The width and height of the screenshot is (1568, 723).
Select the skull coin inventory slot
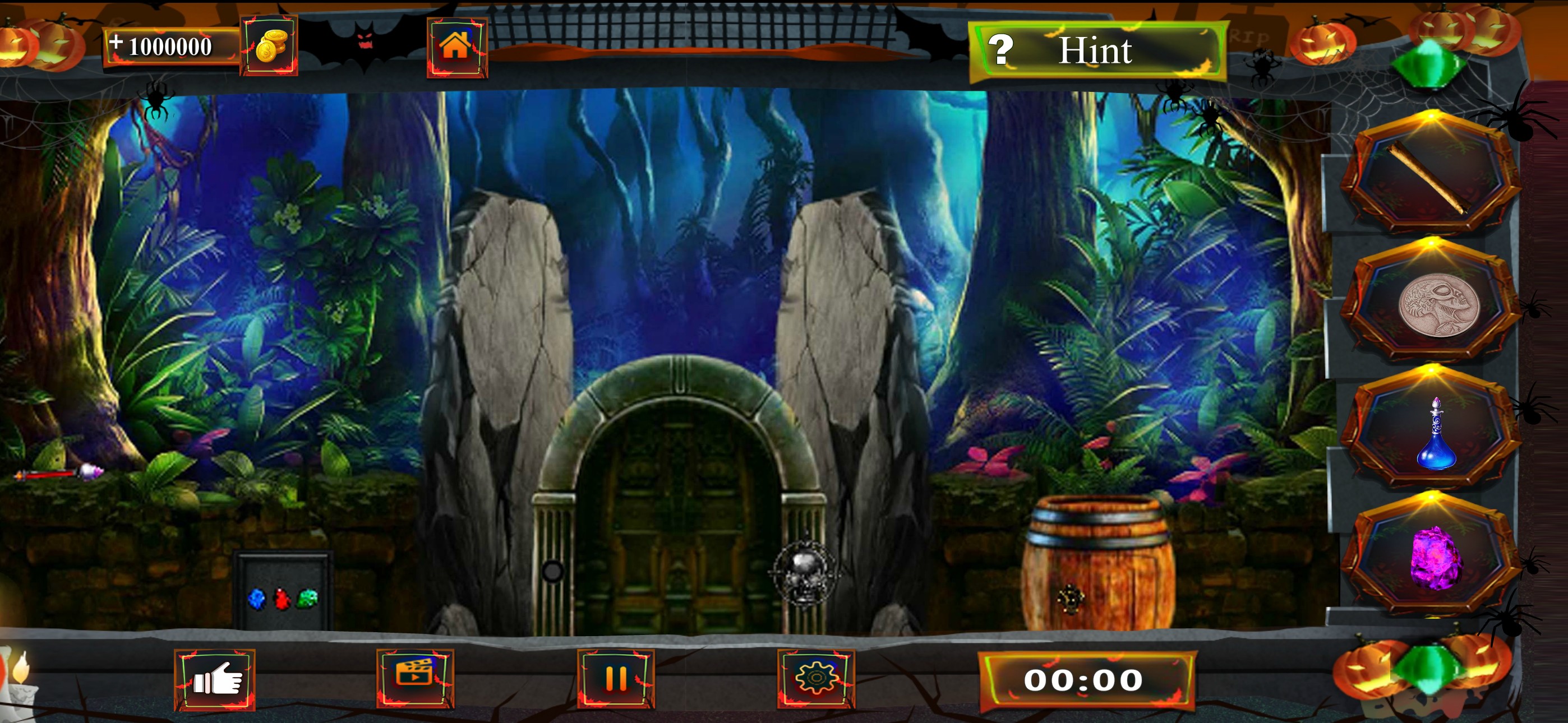pyautogui.click(x=1430, y=304)
